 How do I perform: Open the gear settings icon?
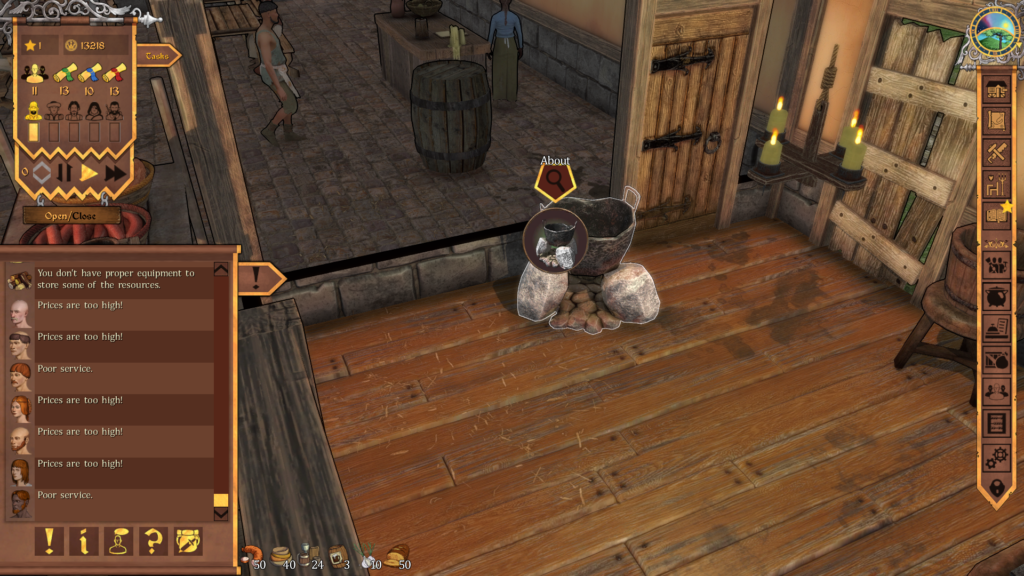tap(997, 458)
